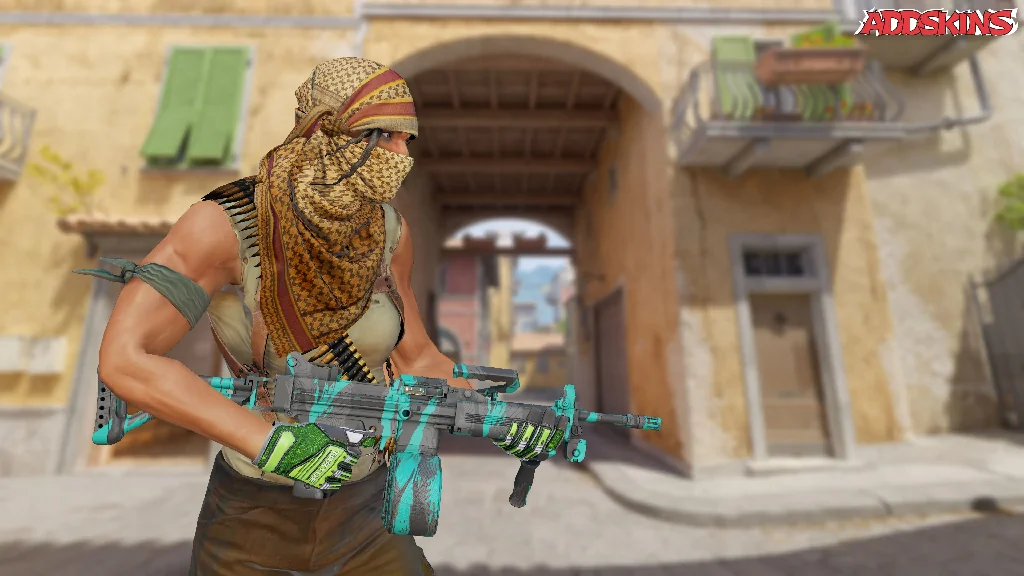Click the ADDSKINS logo watermark

(x=936, y=23)
